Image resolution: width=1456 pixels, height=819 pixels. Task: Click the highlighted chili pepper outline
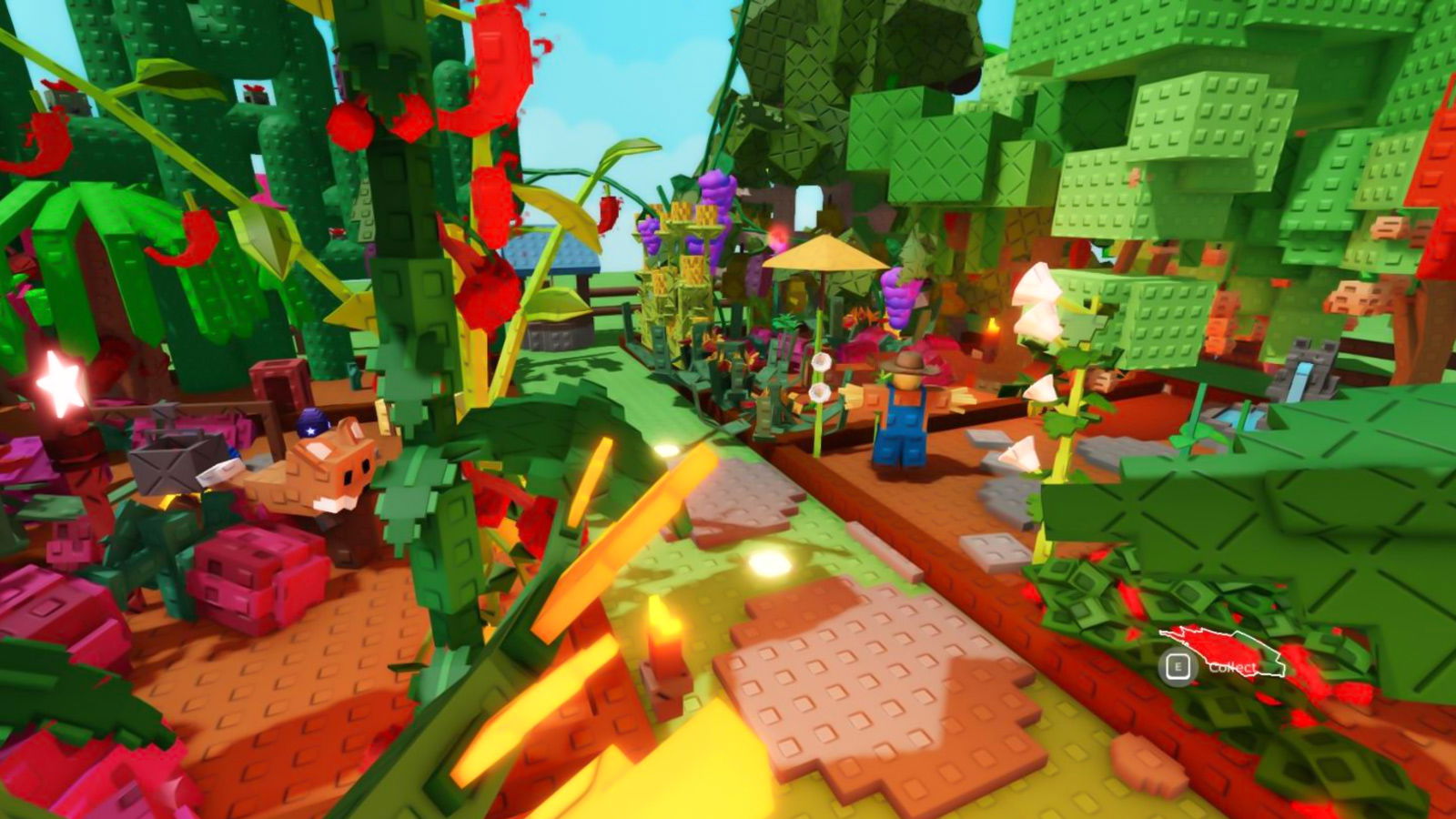(x=1224, y=648)
